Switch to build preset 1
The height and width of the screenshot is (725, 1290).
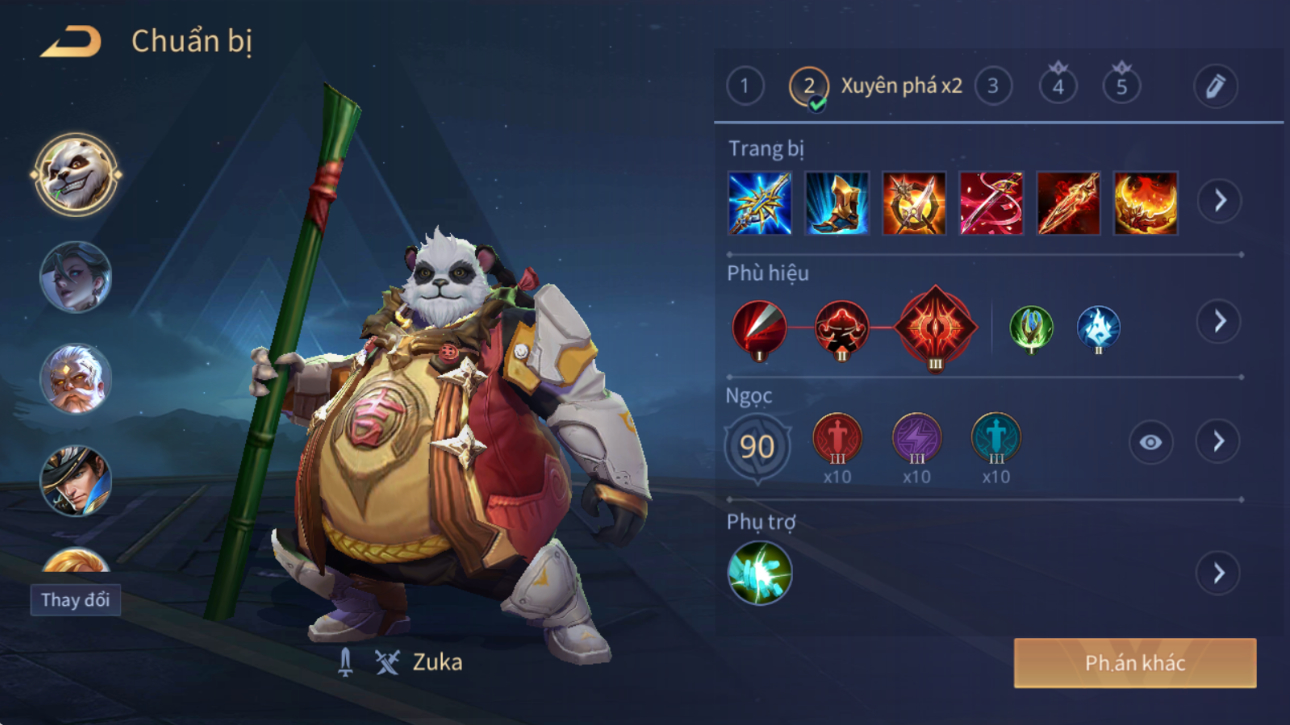pyautogui.click(x=744, y=86)
